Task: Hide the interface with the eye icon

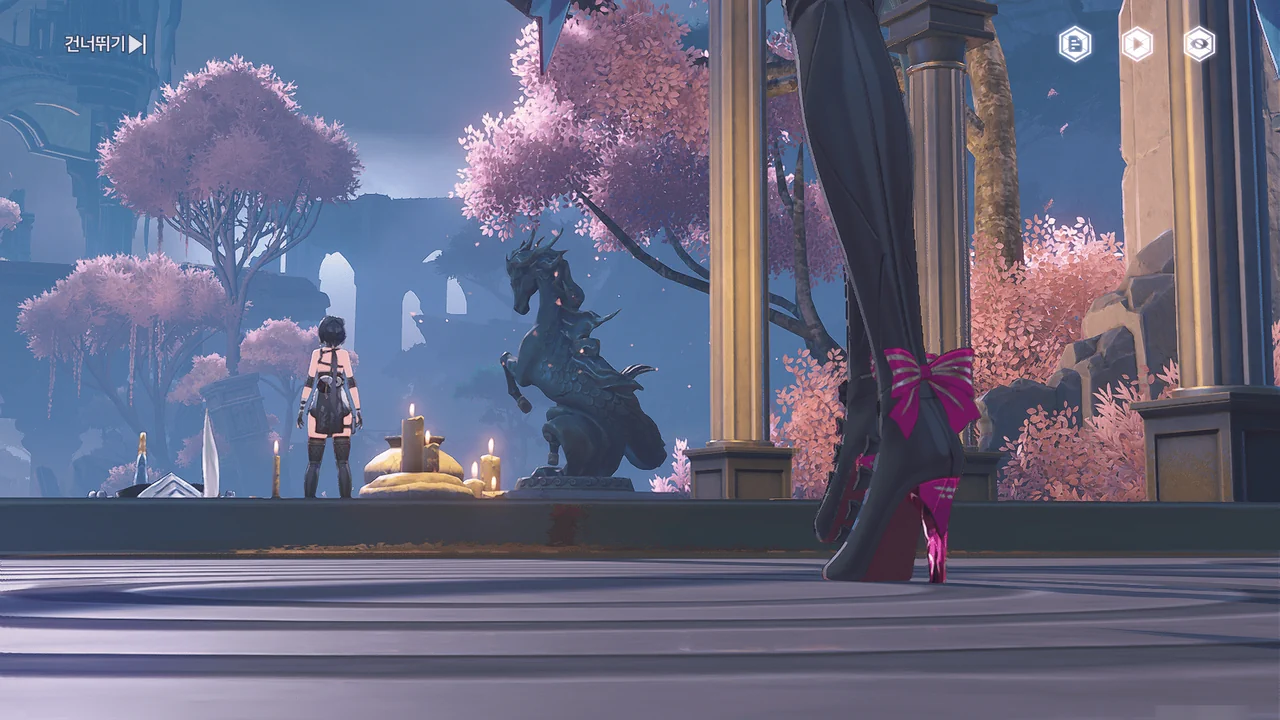Action: coord(1199,44)
